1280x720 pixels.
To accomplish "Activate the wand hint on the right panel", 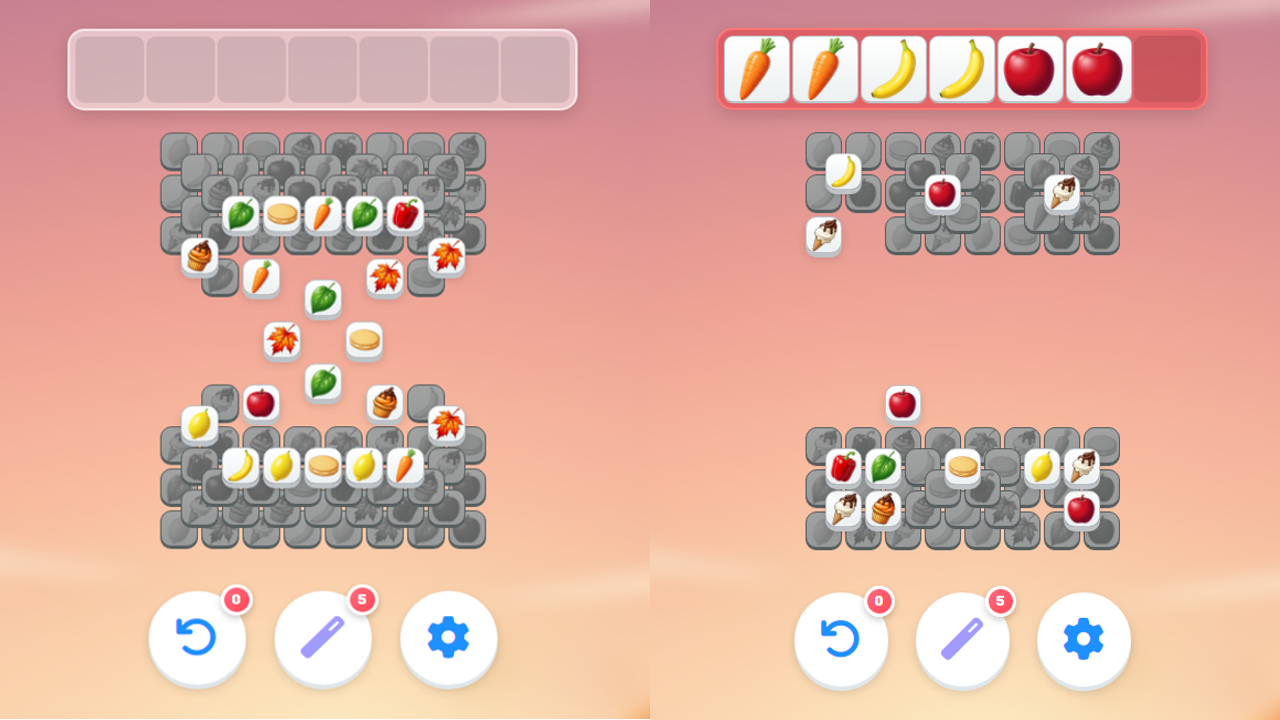I will click(x=962, y=639).
